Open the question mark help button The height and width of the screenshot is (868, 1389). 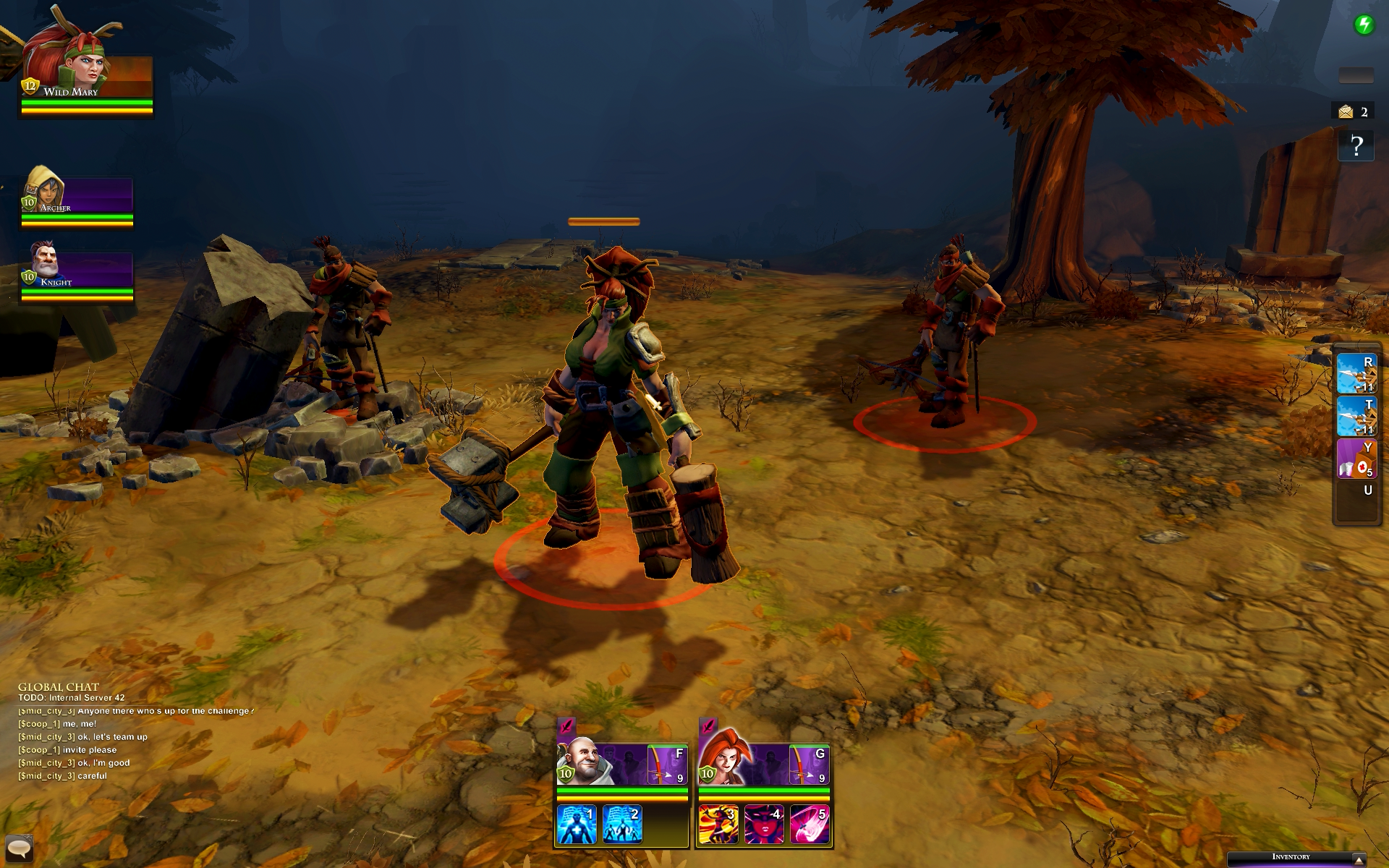[1356, 146]
